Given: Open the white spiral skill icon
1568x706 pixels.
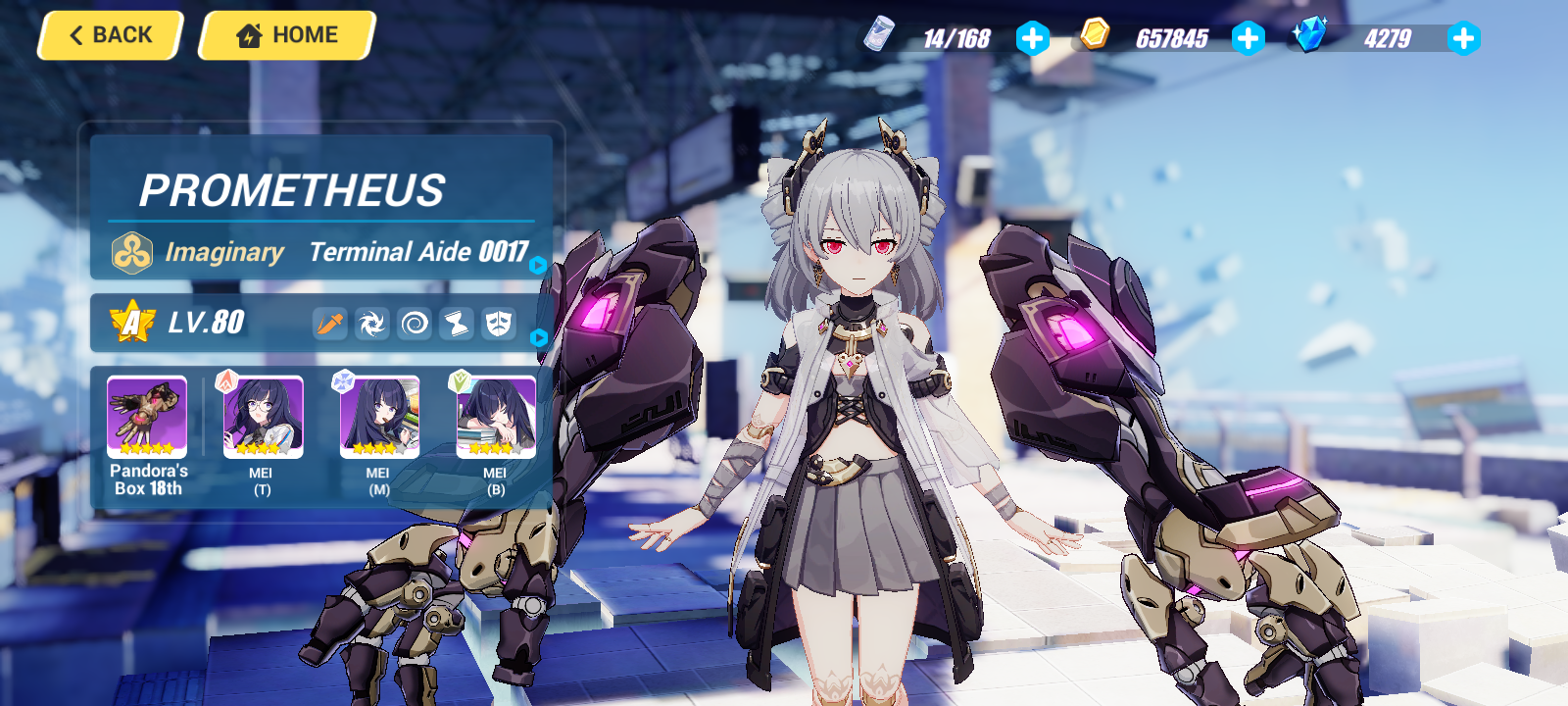Looking at the screenshot, I should pos(414,323).
